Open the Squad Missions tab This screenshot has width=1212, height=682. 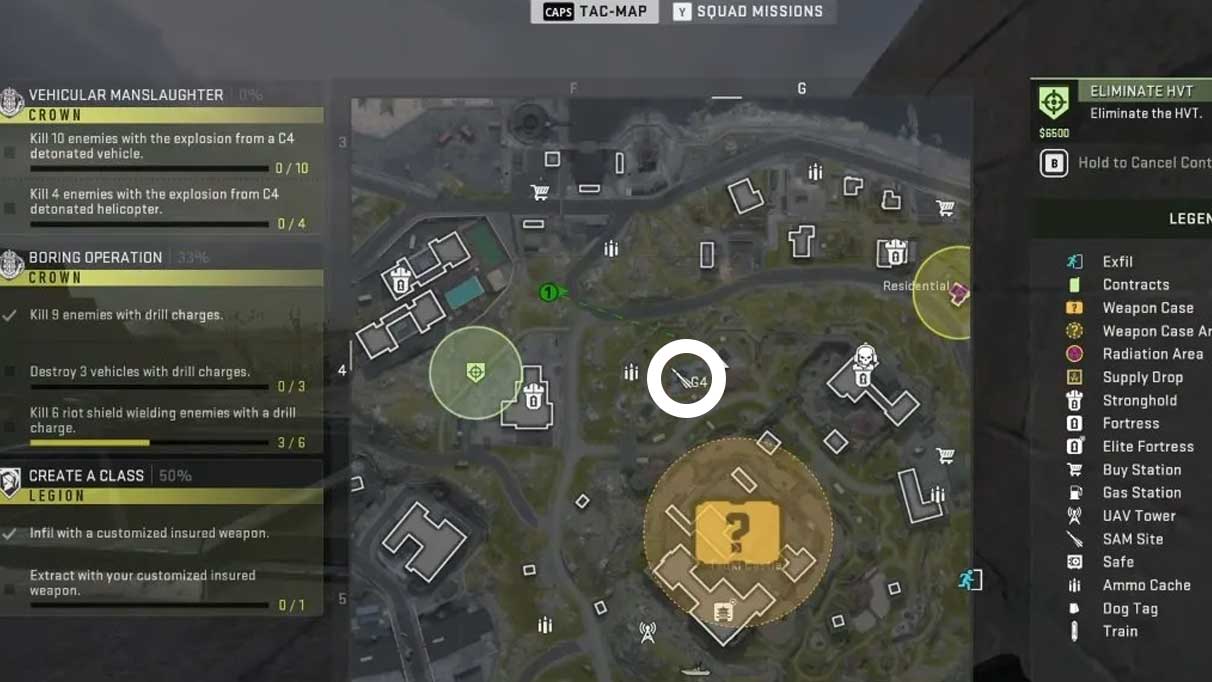point(748,12)
